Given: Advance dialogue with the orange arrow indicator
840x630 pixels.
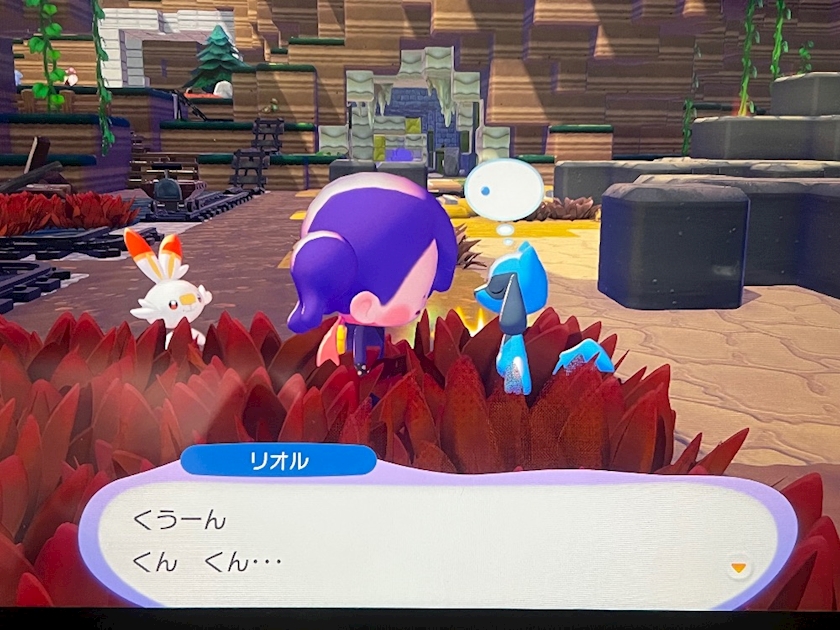Looking at the screenshot, I should [x=738, y=568].
